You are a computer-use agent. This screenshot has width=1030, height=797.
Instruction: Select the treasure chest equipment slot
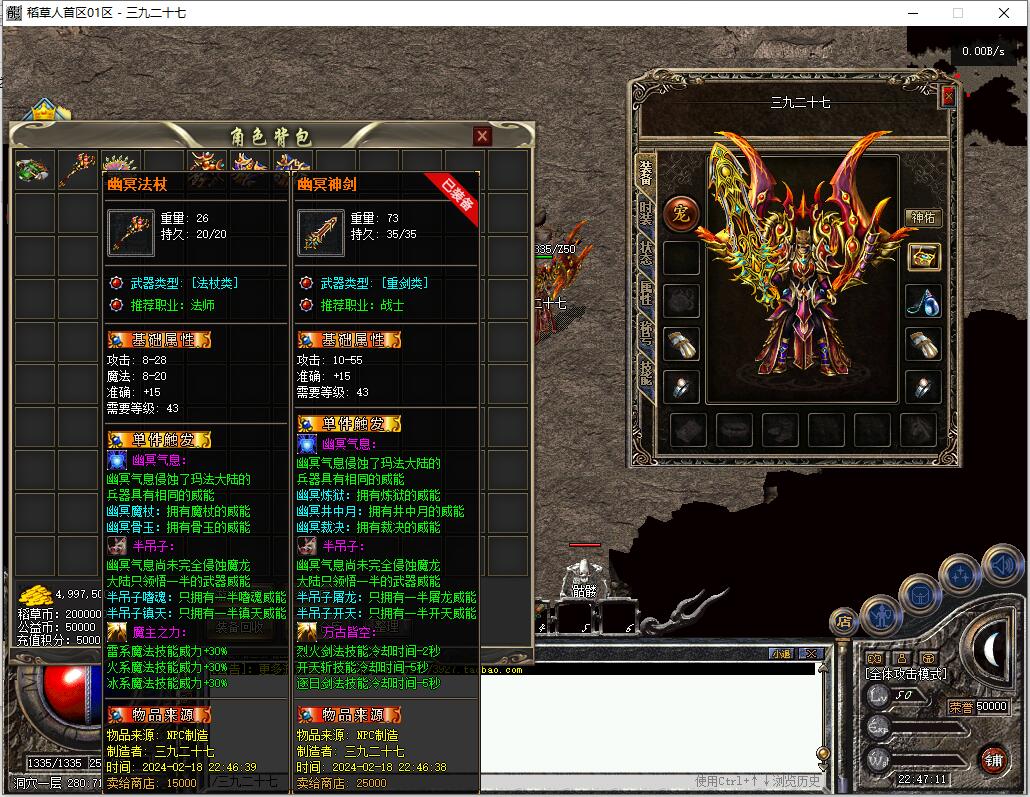(x=923, y=256)
